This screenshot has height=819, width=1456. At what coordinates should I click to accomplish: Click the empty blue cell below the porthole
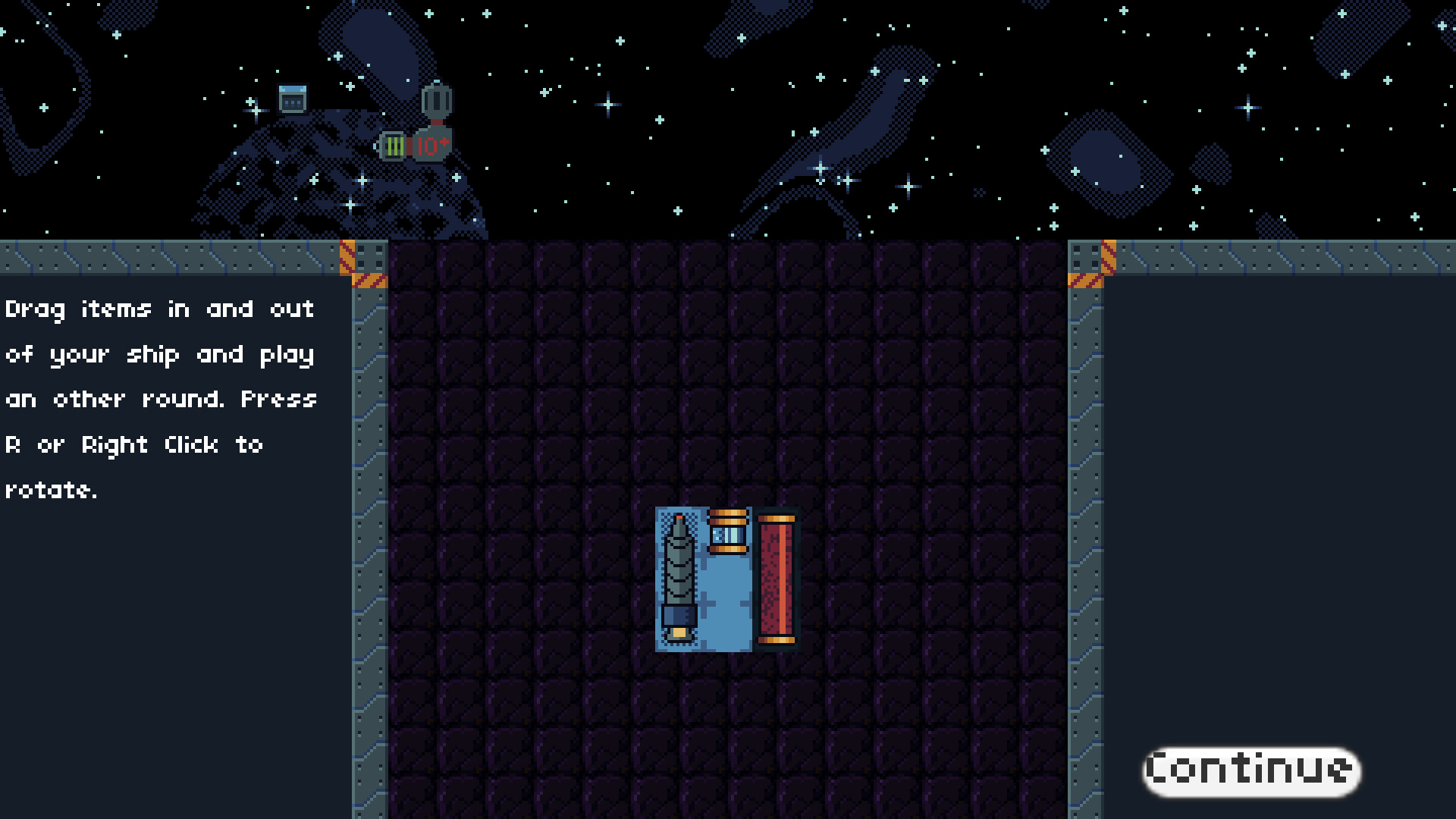tap(726, 599)
